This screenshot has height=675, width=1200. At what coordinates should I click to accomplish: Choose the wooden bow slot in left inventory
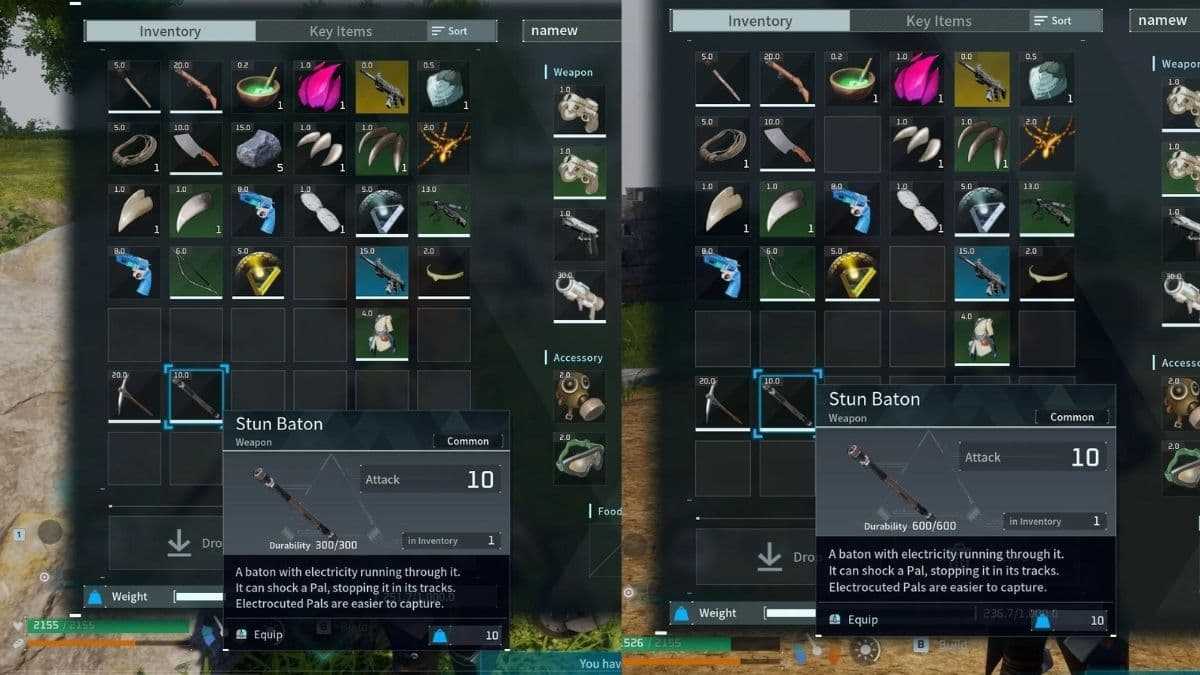[x=196, y=273]
